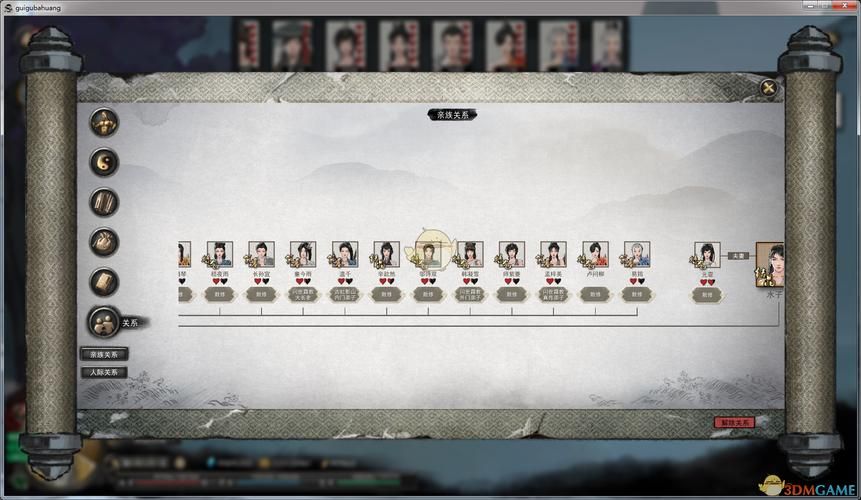The image size is (861, 500).
Task: Select the portrait of 楼夜雨
Action: (219, 255)
